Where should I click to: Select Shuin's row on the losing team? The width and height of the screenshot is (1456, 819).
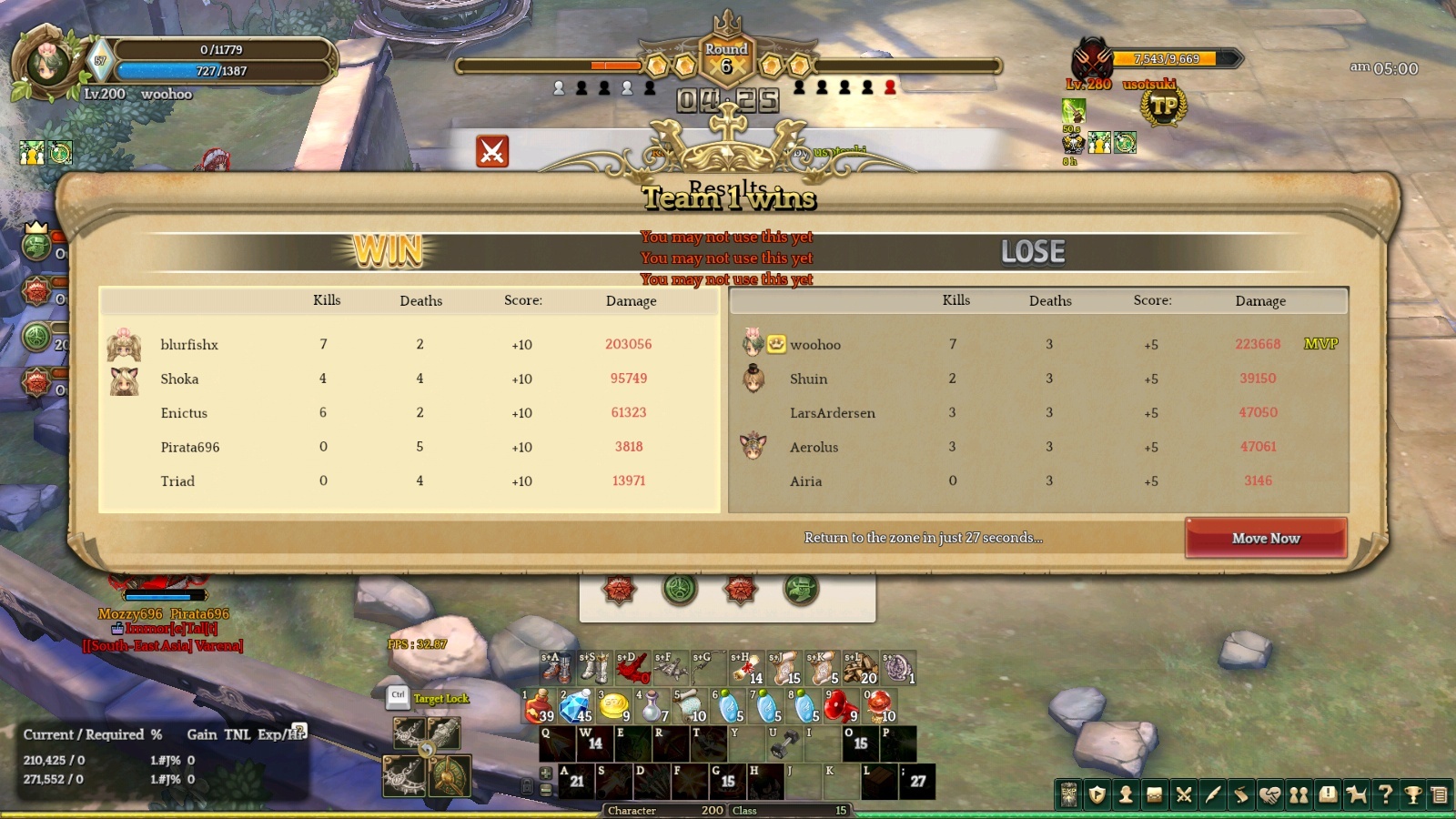click(x=1037, y=379)
